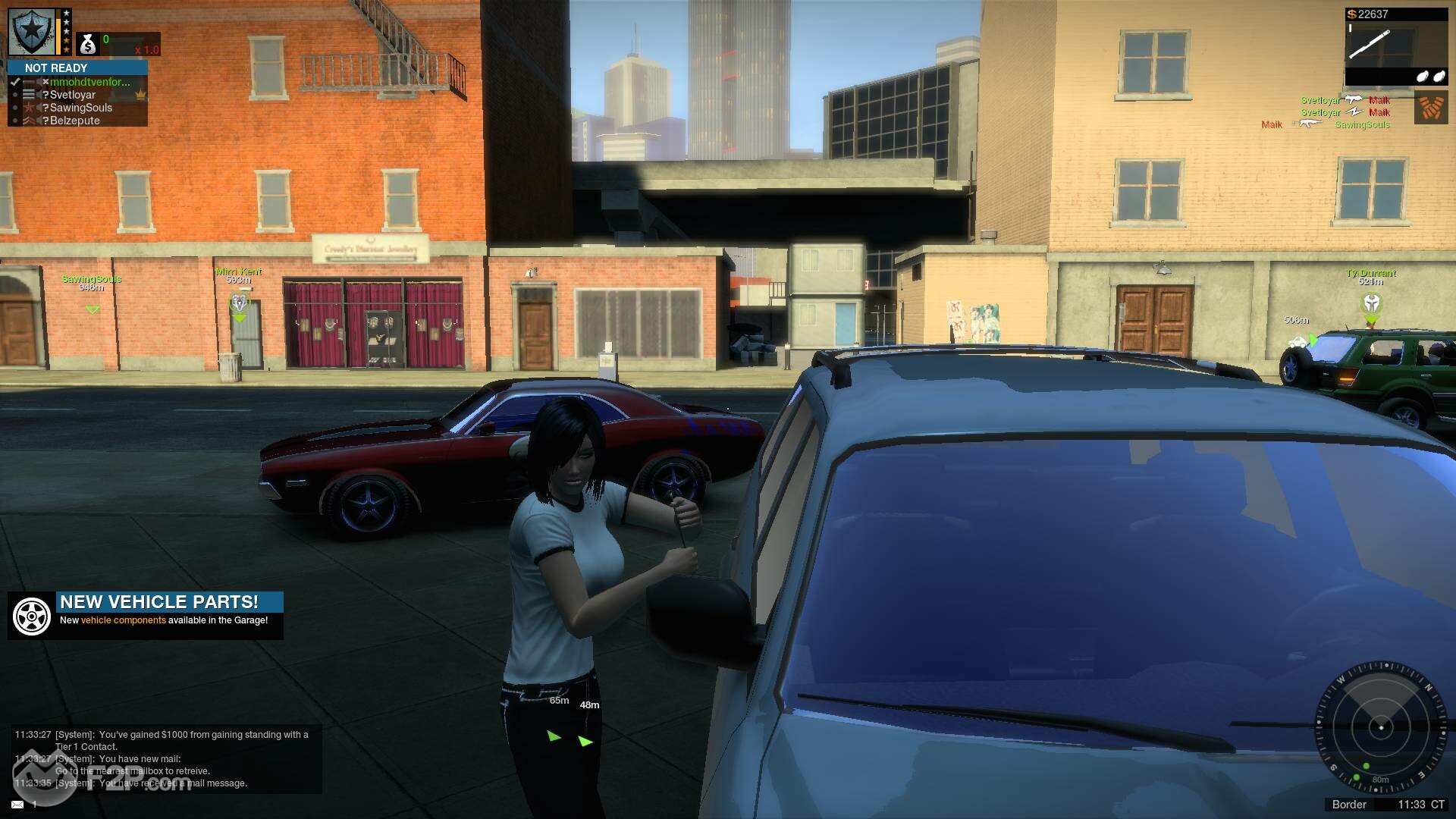Select the Mirri Kent contact marker
1456x819 pixels.
coord(239,303)
